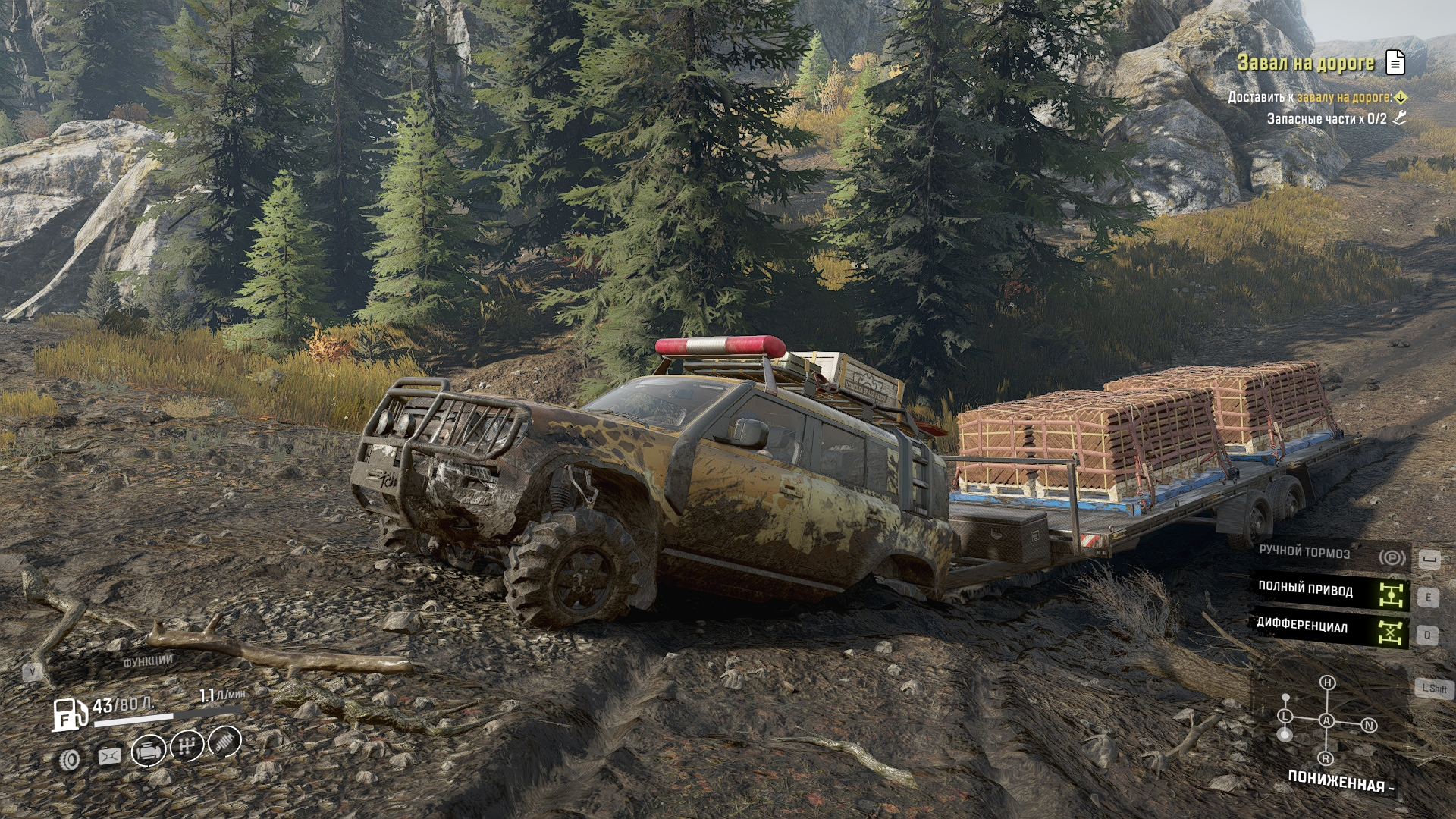Select N neutral on the gear diagram
Image resolution: width=1456 pixels, height=819 pixels.
coord(1369,726)
